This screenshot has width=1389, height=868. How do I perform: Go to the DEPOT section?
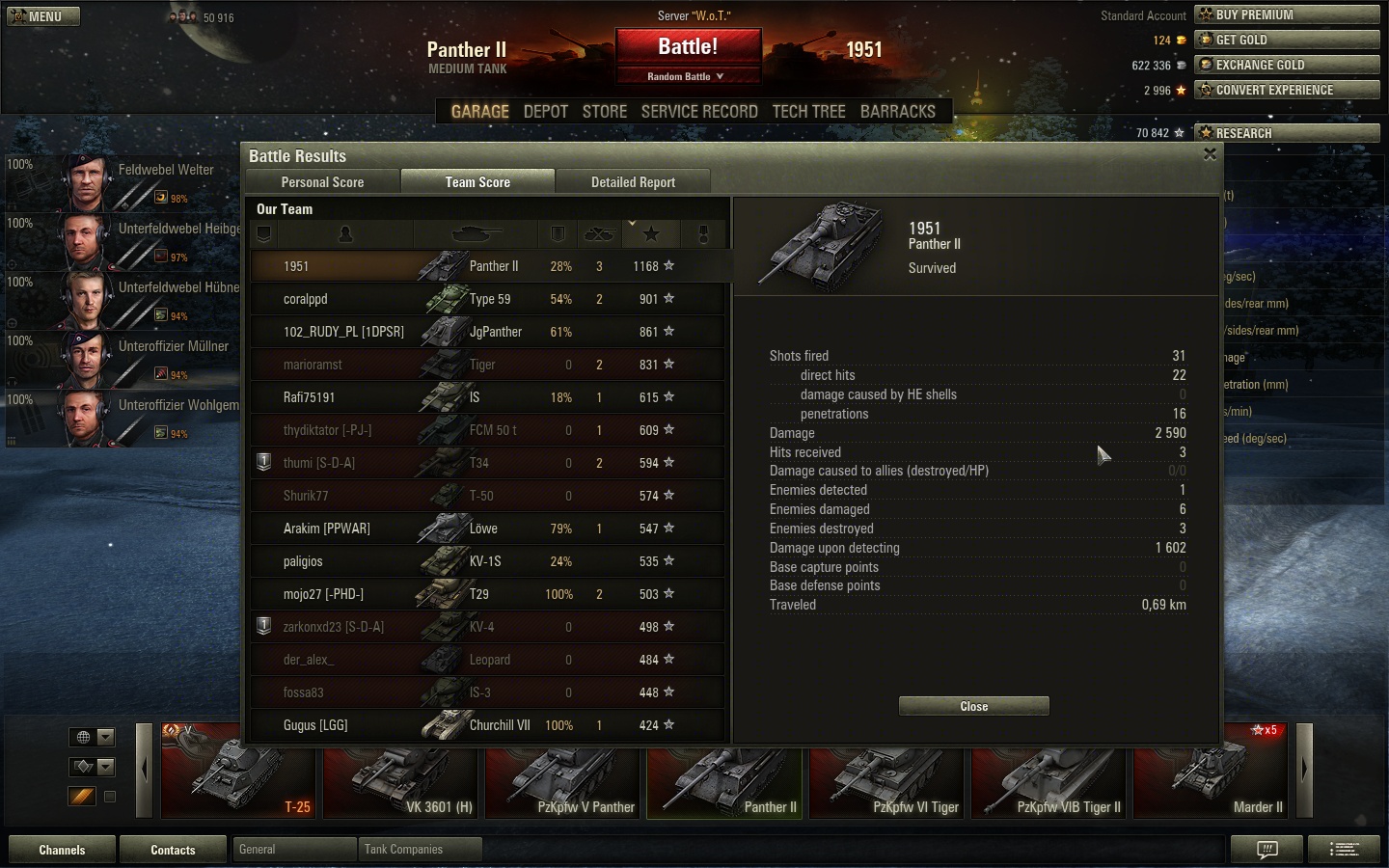tap(545, 112)
